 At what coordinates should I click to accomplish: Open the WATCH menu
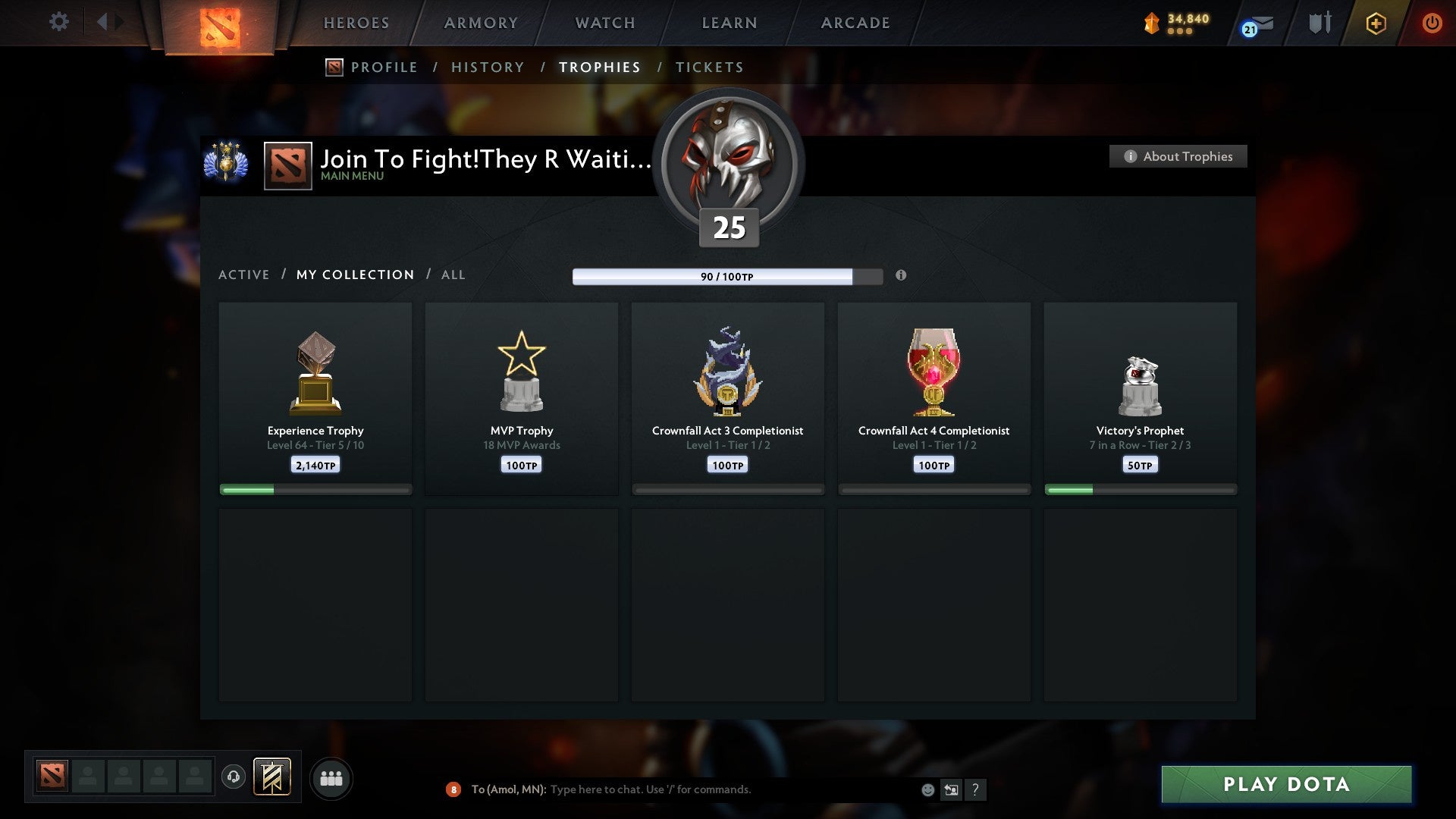[x=604, y=23]
